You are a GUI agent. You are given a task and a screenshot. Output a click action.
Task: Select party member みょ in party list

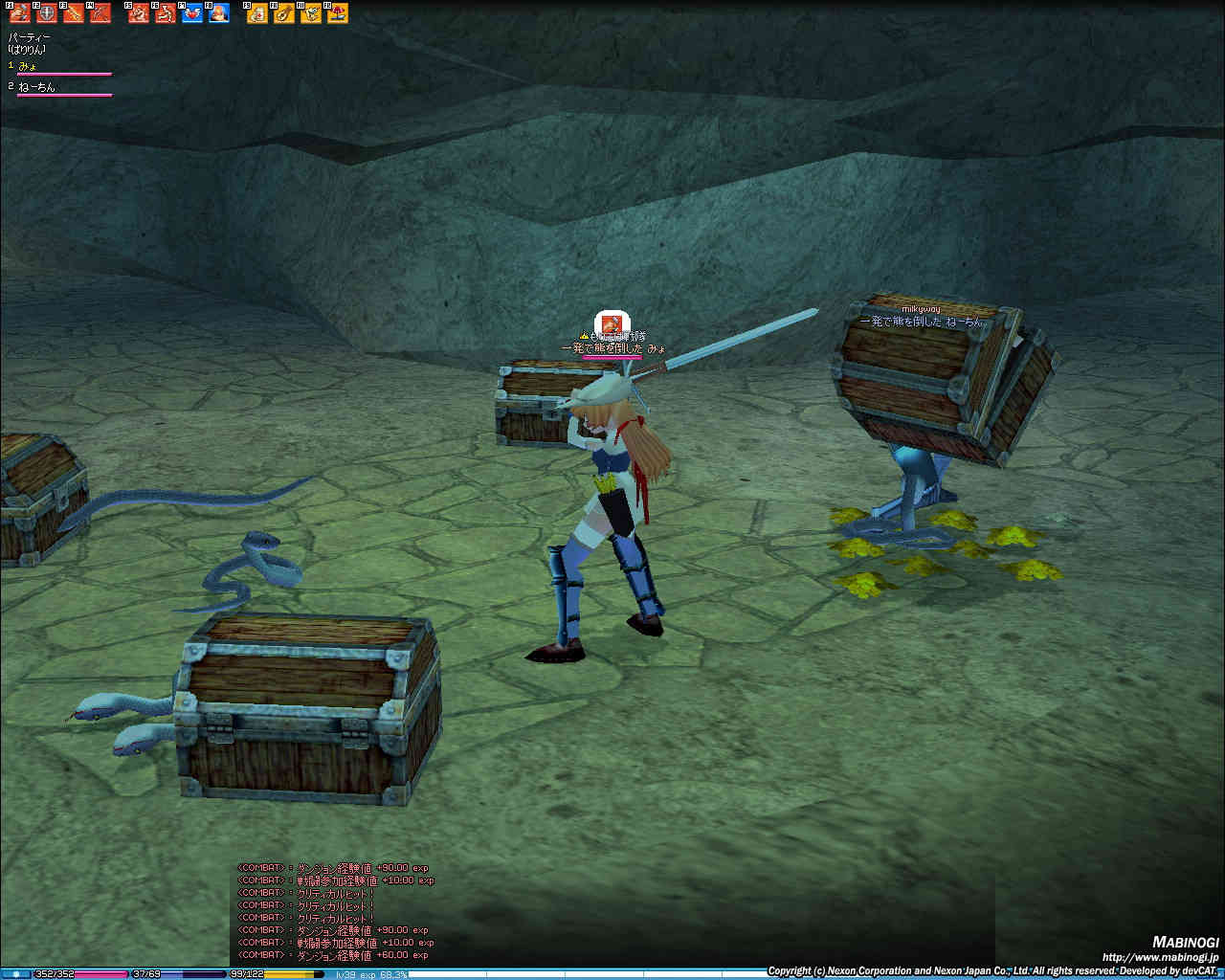pos(29,65)
